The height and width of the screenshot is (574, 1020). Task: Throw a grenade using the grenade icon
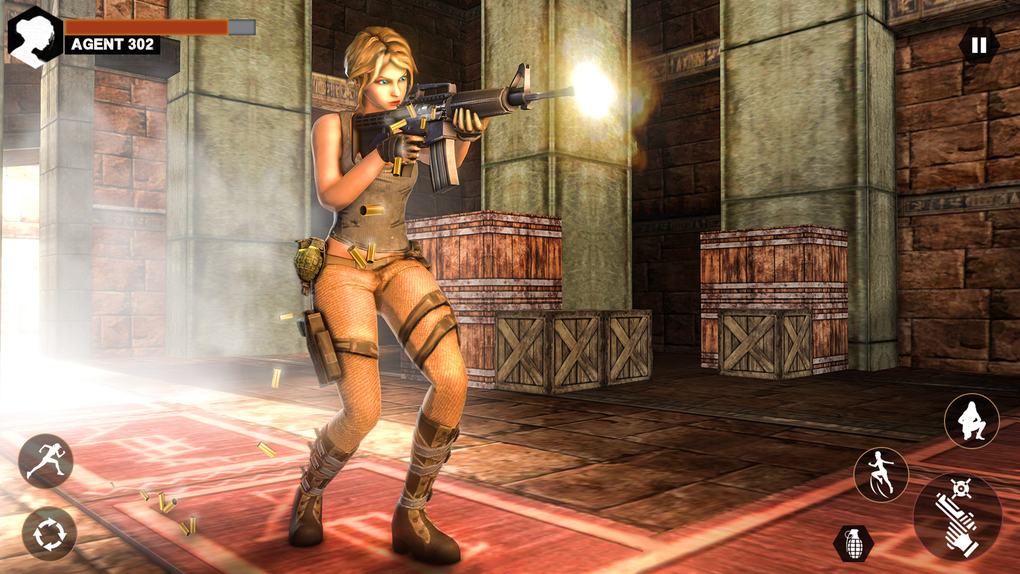pos(853,543)
